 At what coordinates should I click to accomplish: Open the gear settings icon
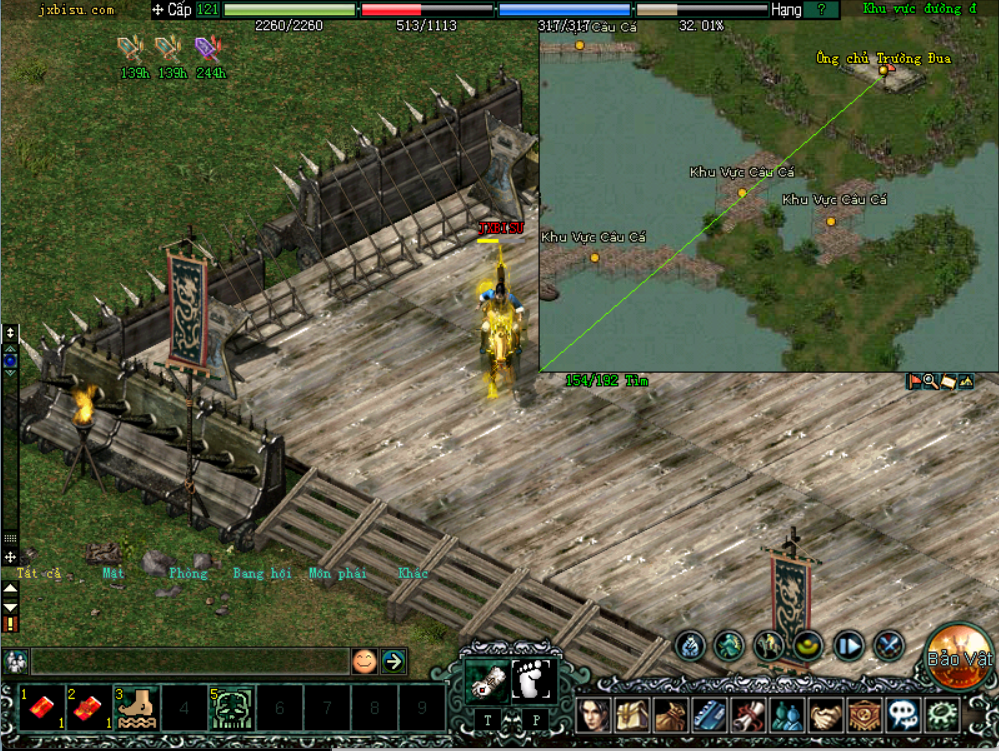point(941,716)
